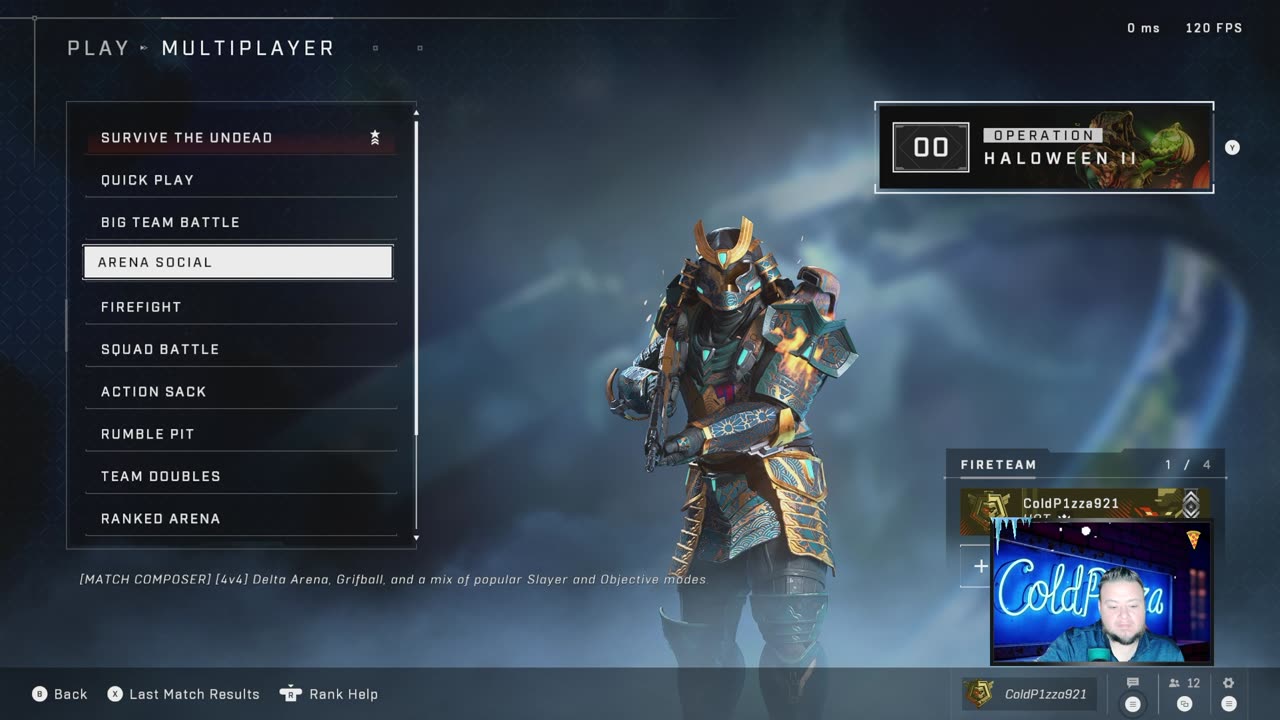Screen dimensions: 1280x720
Task: Choose the Squad Battle playlist
Action: (239, 349)
